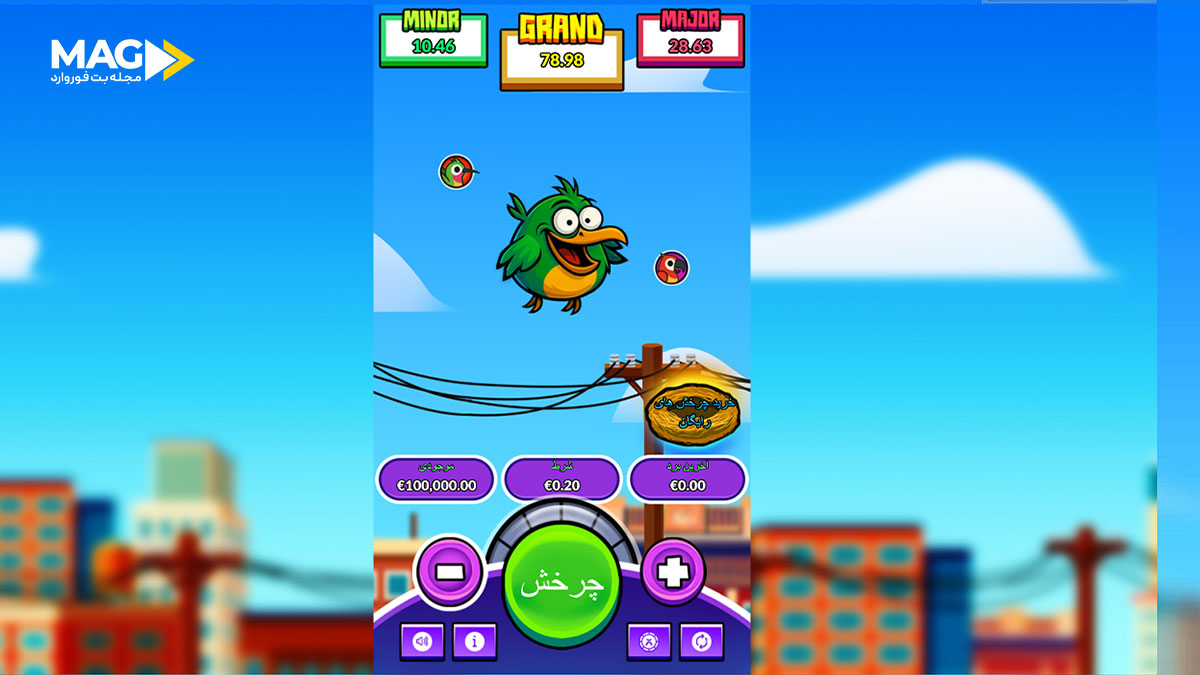The width and height of the screenshot is (1200, 675).
Task: Buy free spins on the golden nest
Action: coord(693,413)
